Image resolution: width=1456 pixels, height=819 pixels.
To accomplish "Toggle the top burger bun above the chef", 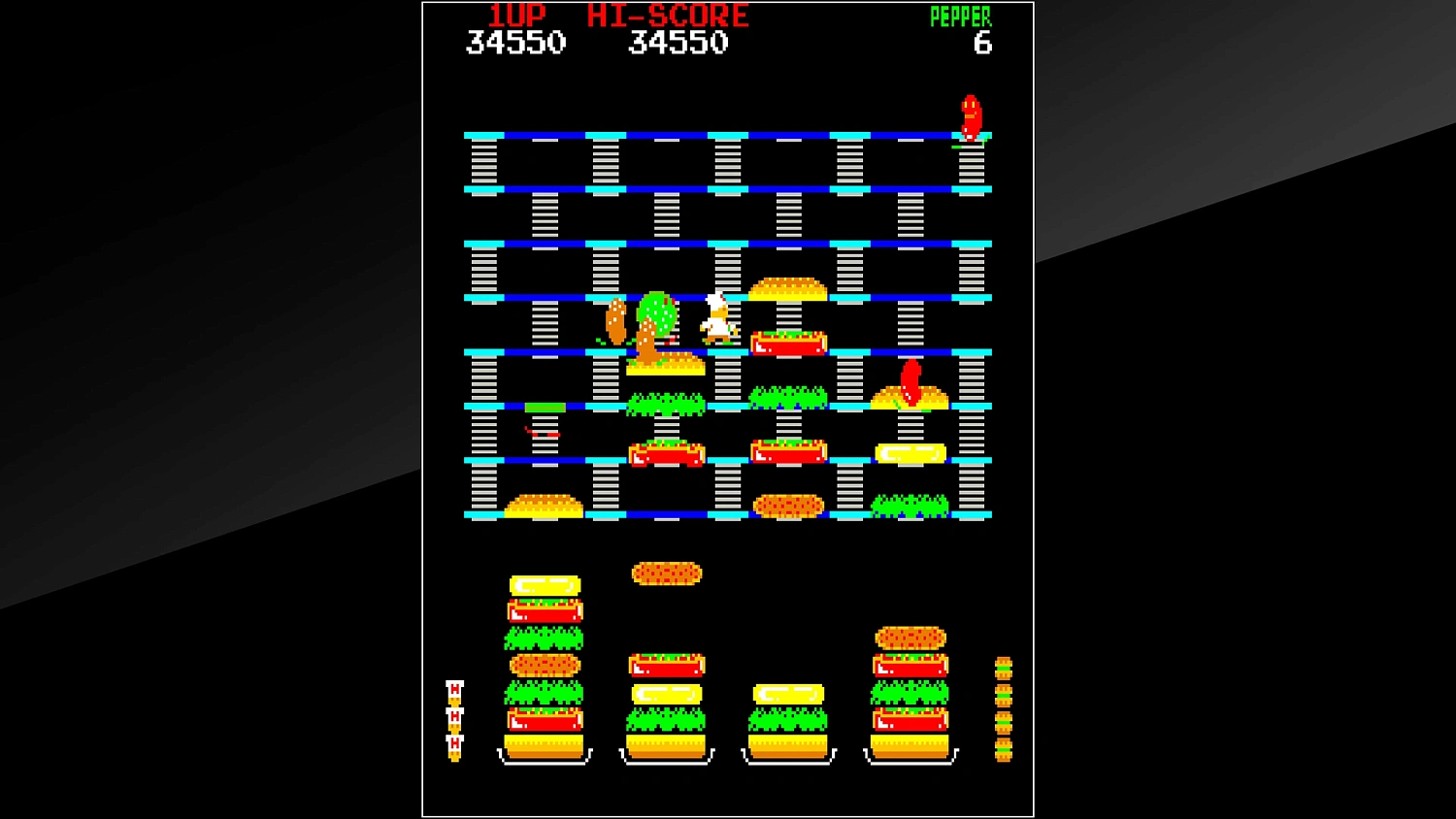I will click(x=789, y=286).
